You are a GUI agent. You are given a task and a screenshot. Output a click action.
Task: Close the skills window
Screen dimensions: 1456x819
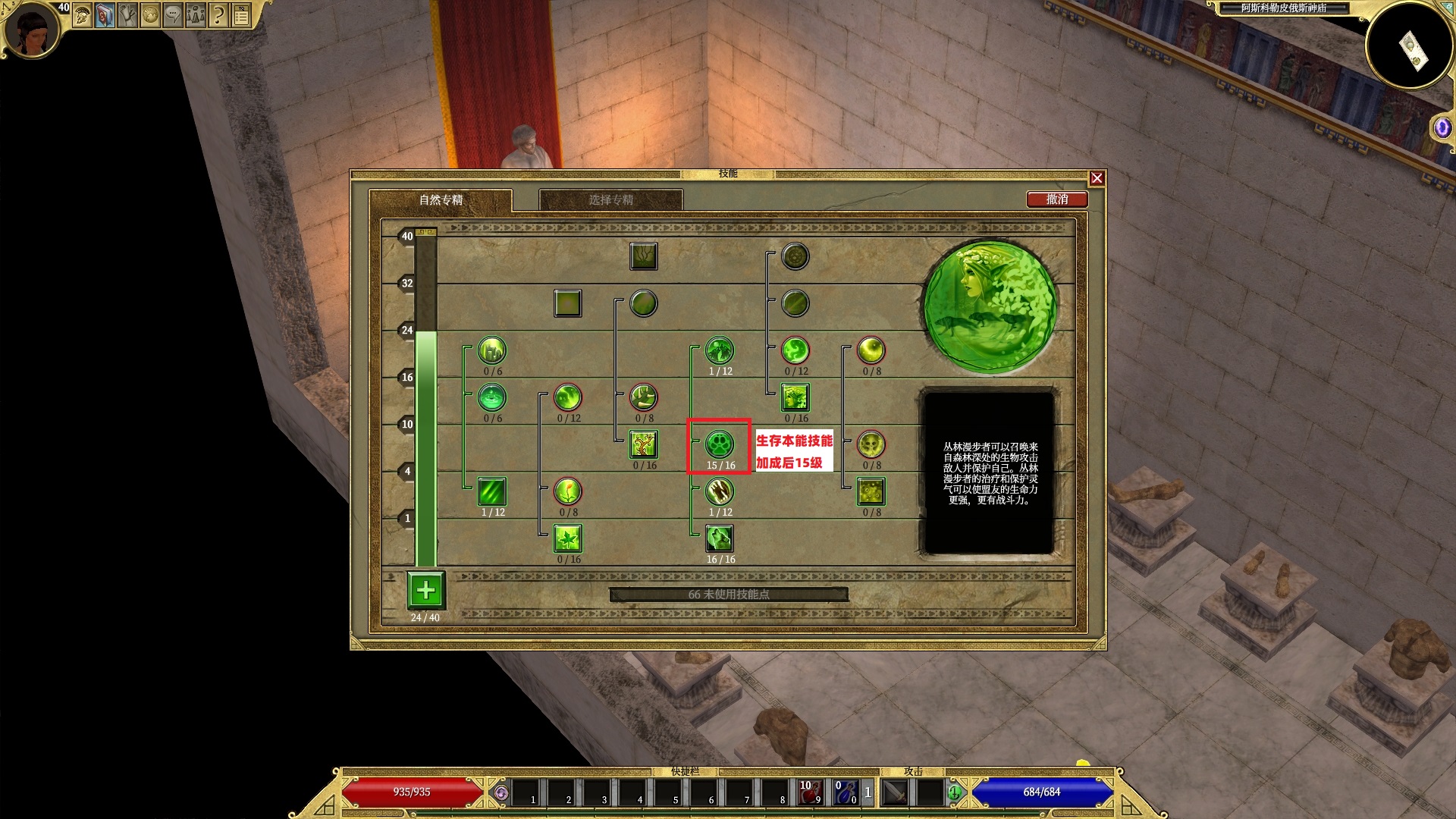[1097, 178]
